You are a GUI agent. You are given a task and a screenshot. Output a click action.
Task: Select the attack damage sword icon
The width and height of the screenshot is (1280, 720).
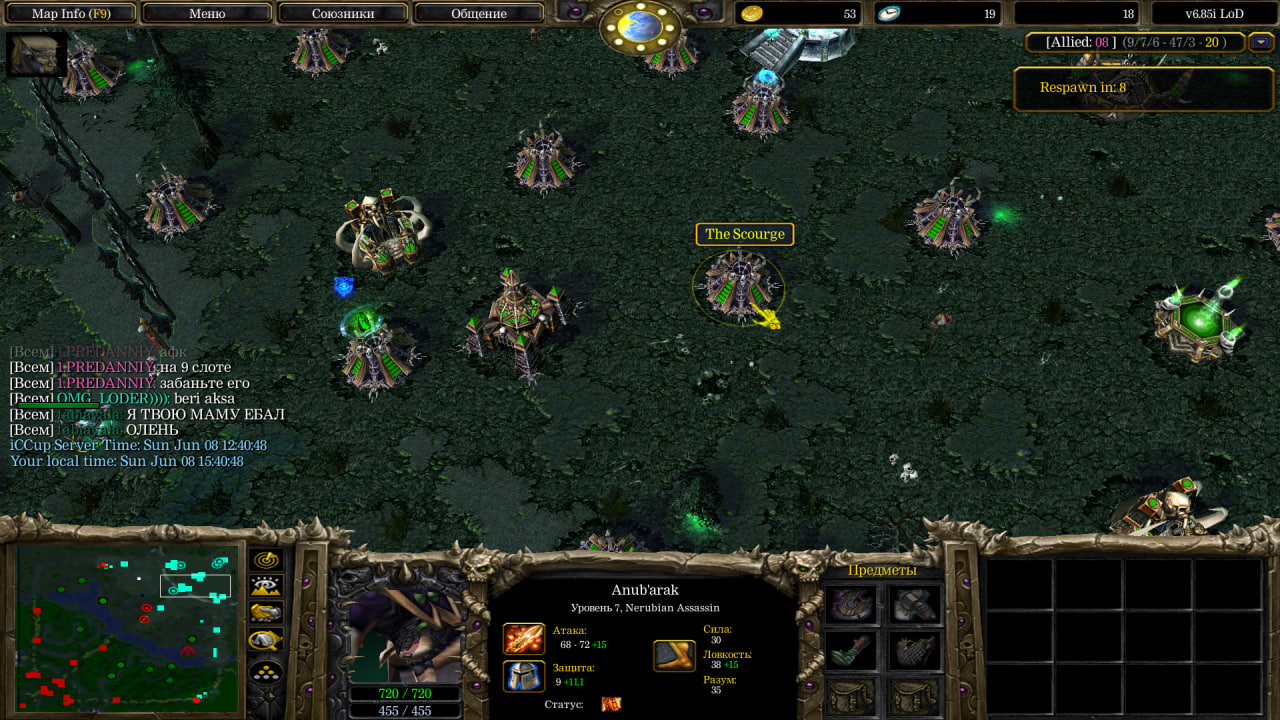524,638
